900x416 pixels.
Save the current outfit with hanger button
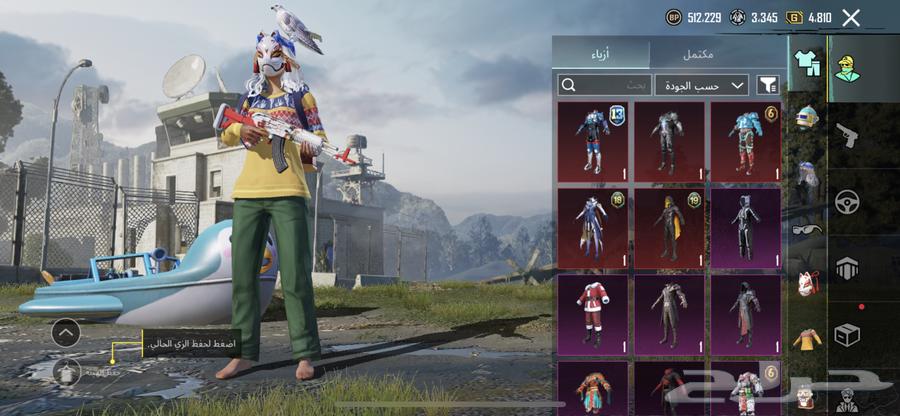pyautogui.click(x=66, y=371)
